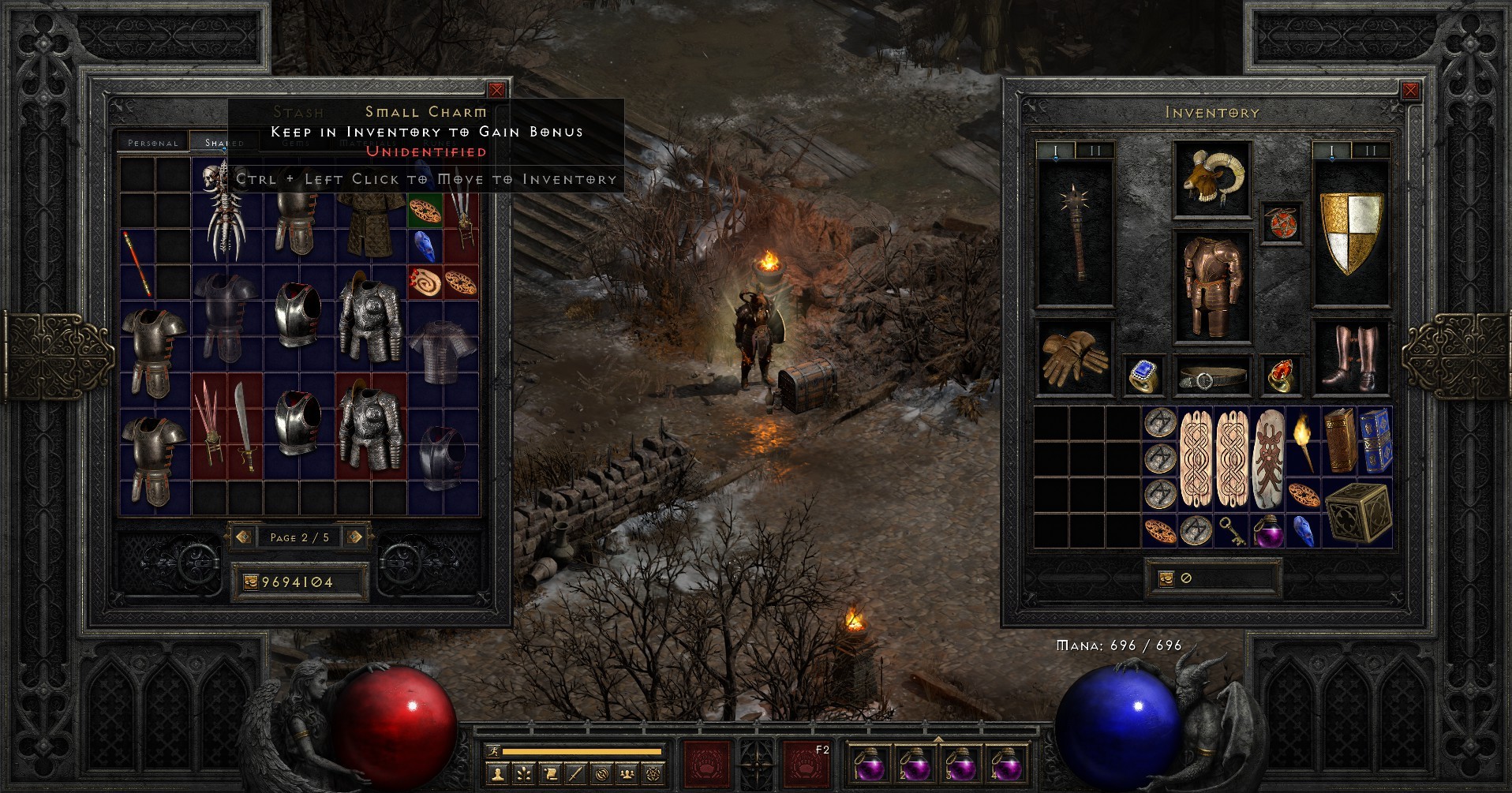
Task: Open the Skill Tree icon
Action: pyautogui.click(x=523, y=774)
